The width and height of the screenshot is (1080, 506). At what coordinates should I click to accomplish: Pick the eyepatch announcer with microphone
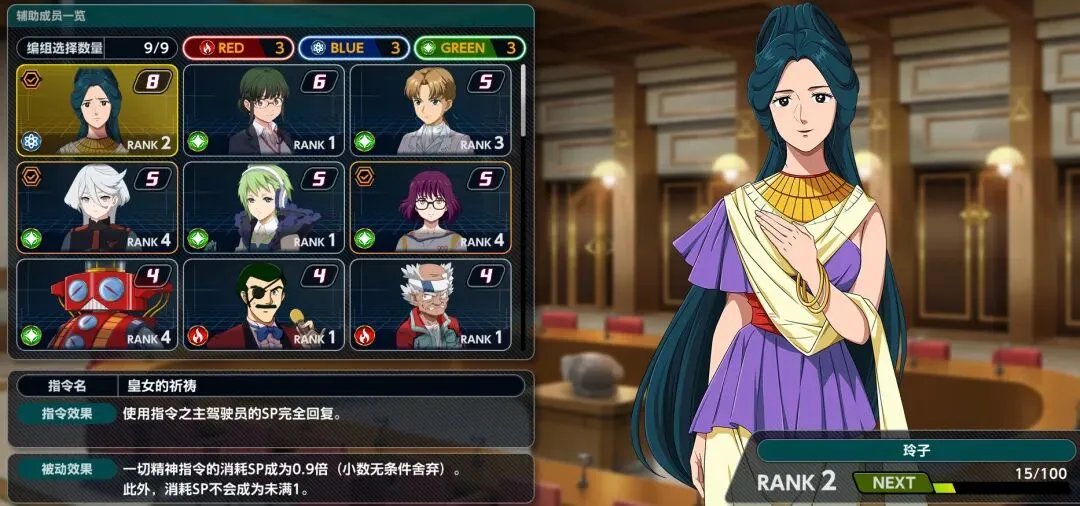263,304
